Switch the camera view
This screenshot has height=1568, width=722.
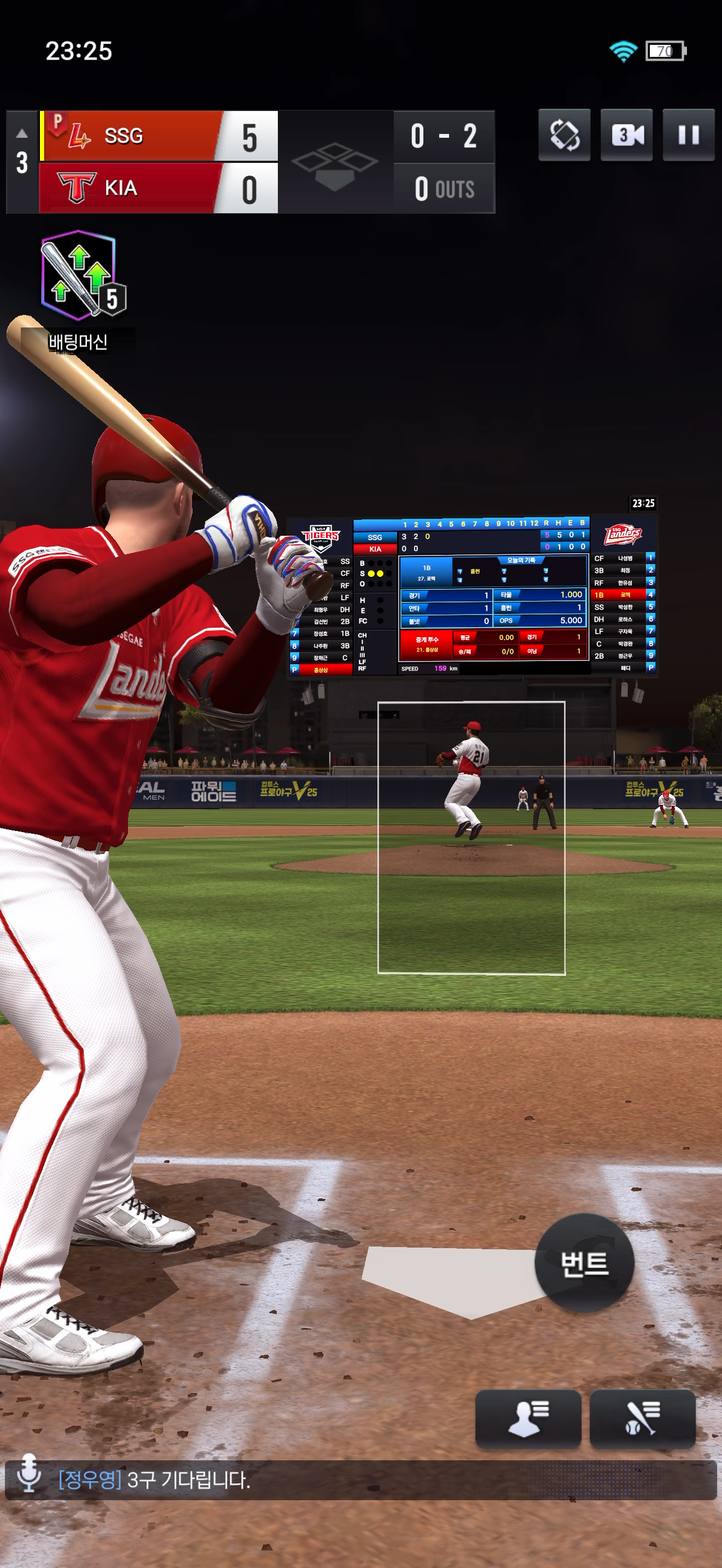[626, 135]
